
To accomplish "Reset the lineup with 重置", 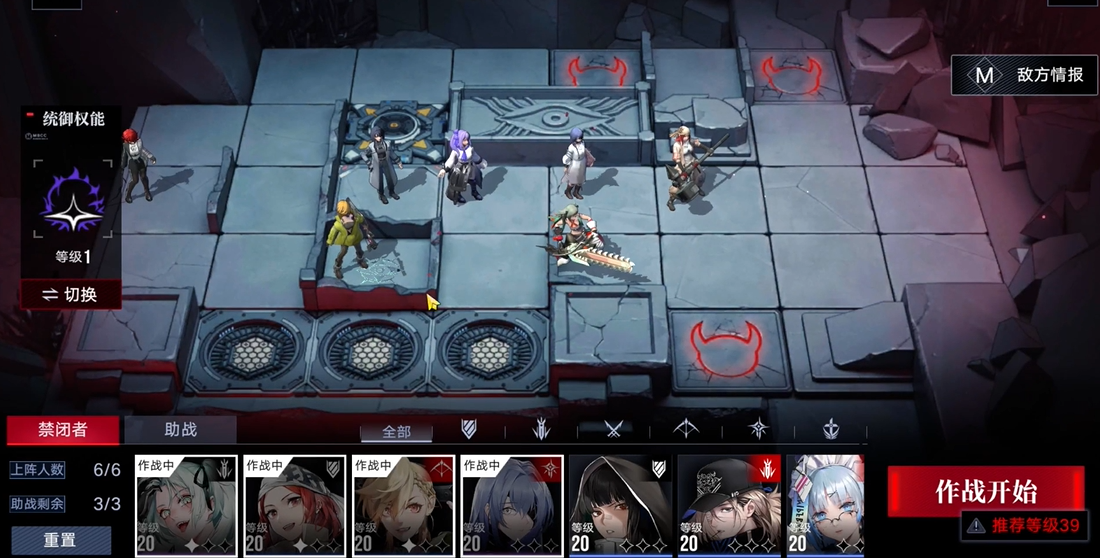I will (x=60, y=540).
